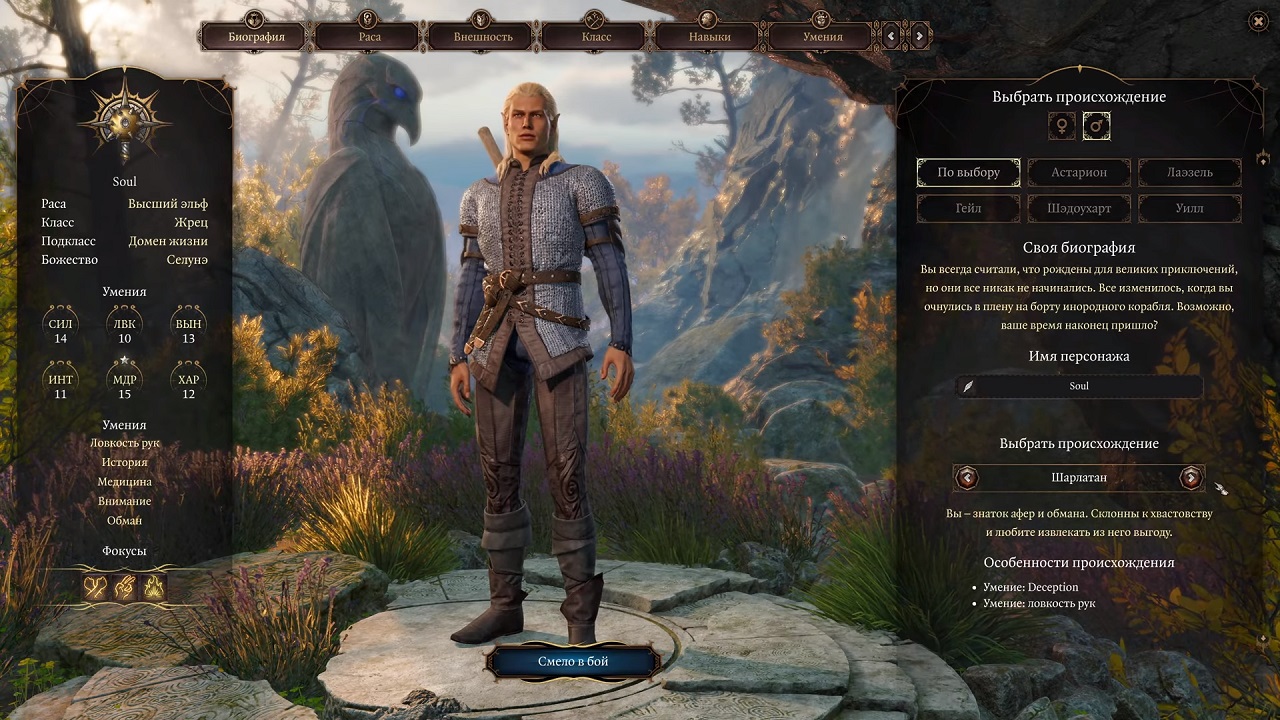The width and height of the screenshot is (1280, 720).
Task: Open the Раса tab
Action: 370,37
